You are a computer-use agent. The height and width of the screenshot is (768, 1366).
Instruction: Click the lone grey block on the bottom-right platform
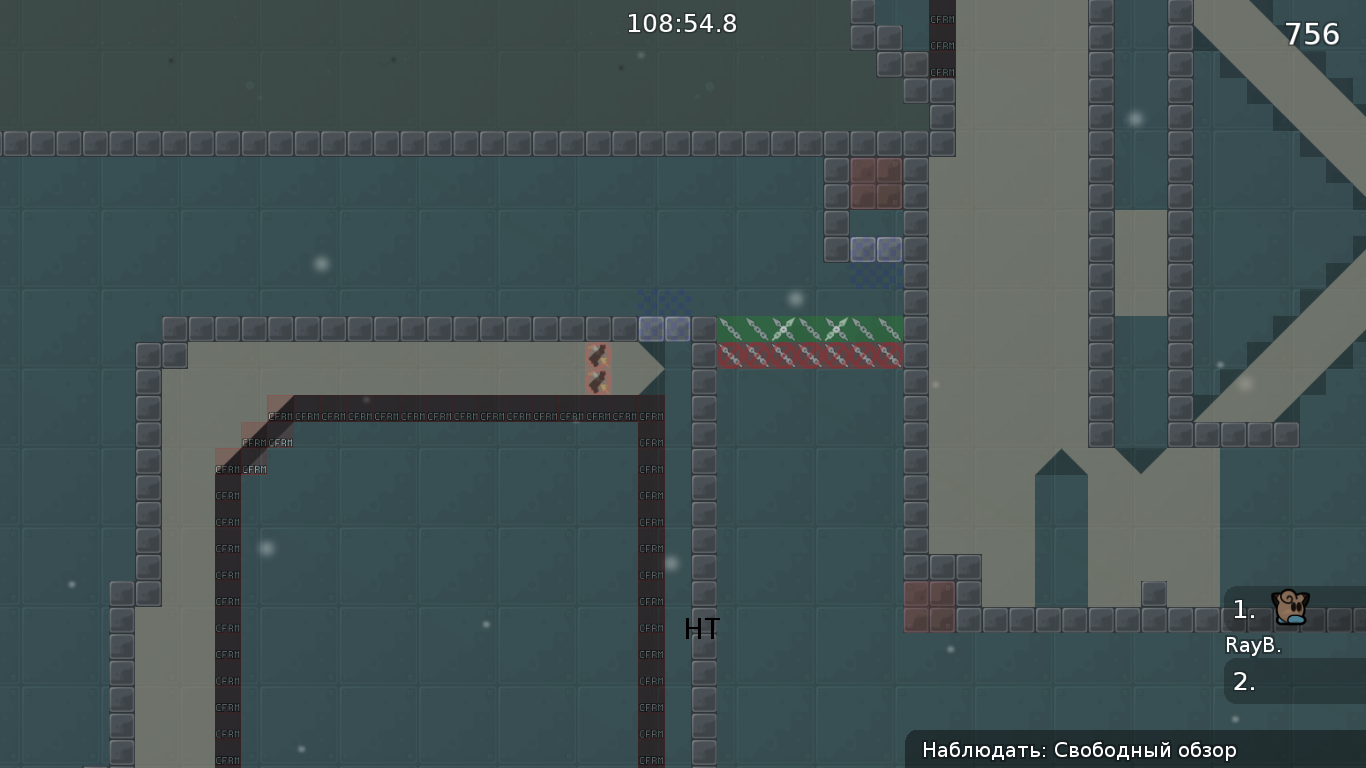point(1155,592)
